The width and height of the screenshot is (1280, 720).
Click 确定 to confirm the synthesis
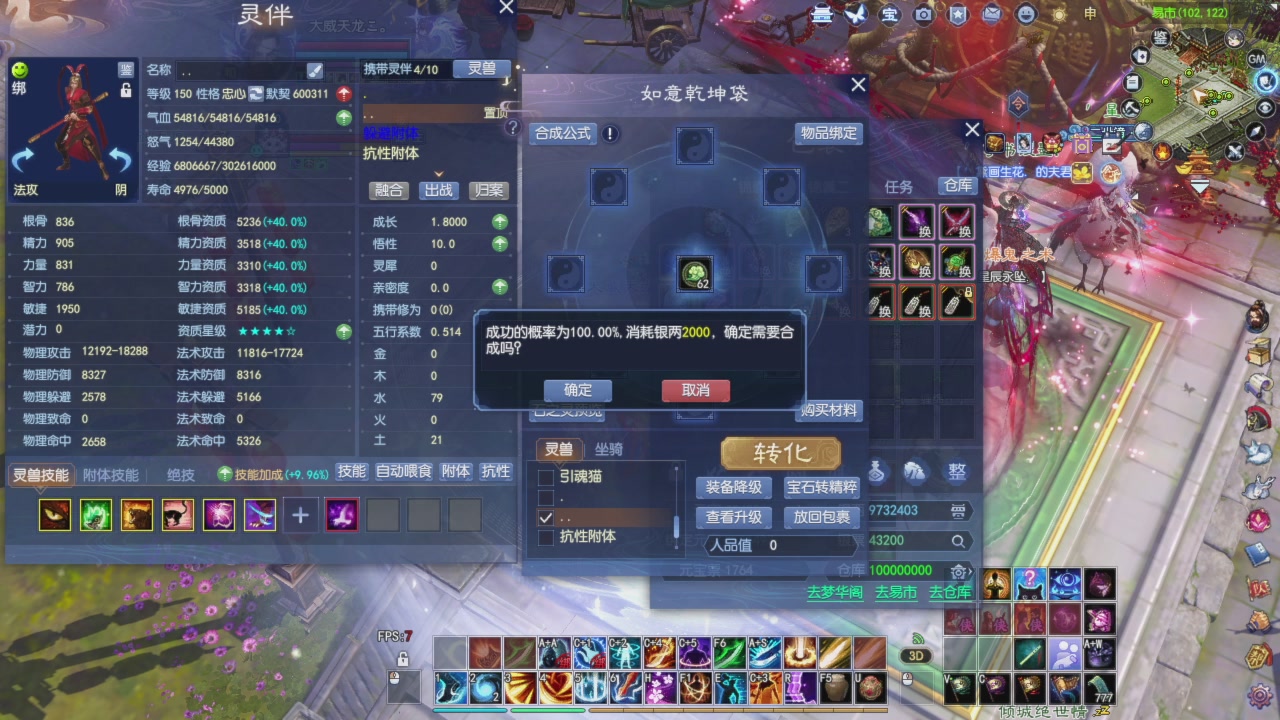pyautogui.click(x=578, y=390)
